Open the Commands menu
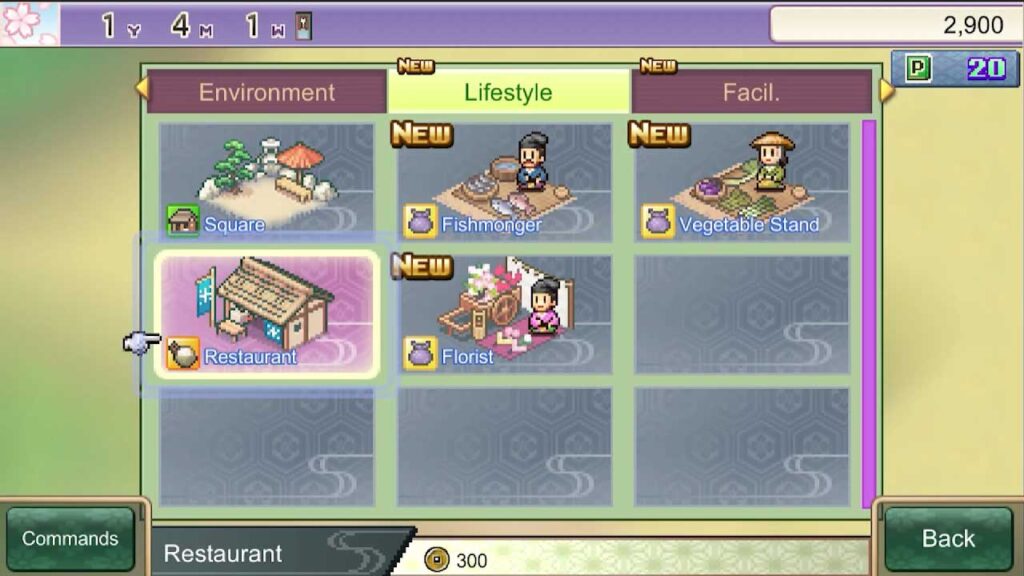 click(70, 539)
